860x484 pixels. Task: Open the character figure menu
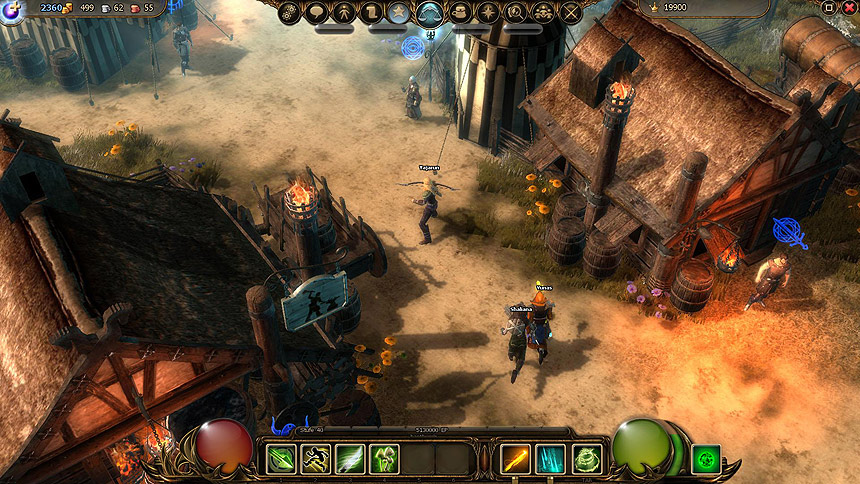(x=345, y=12)
